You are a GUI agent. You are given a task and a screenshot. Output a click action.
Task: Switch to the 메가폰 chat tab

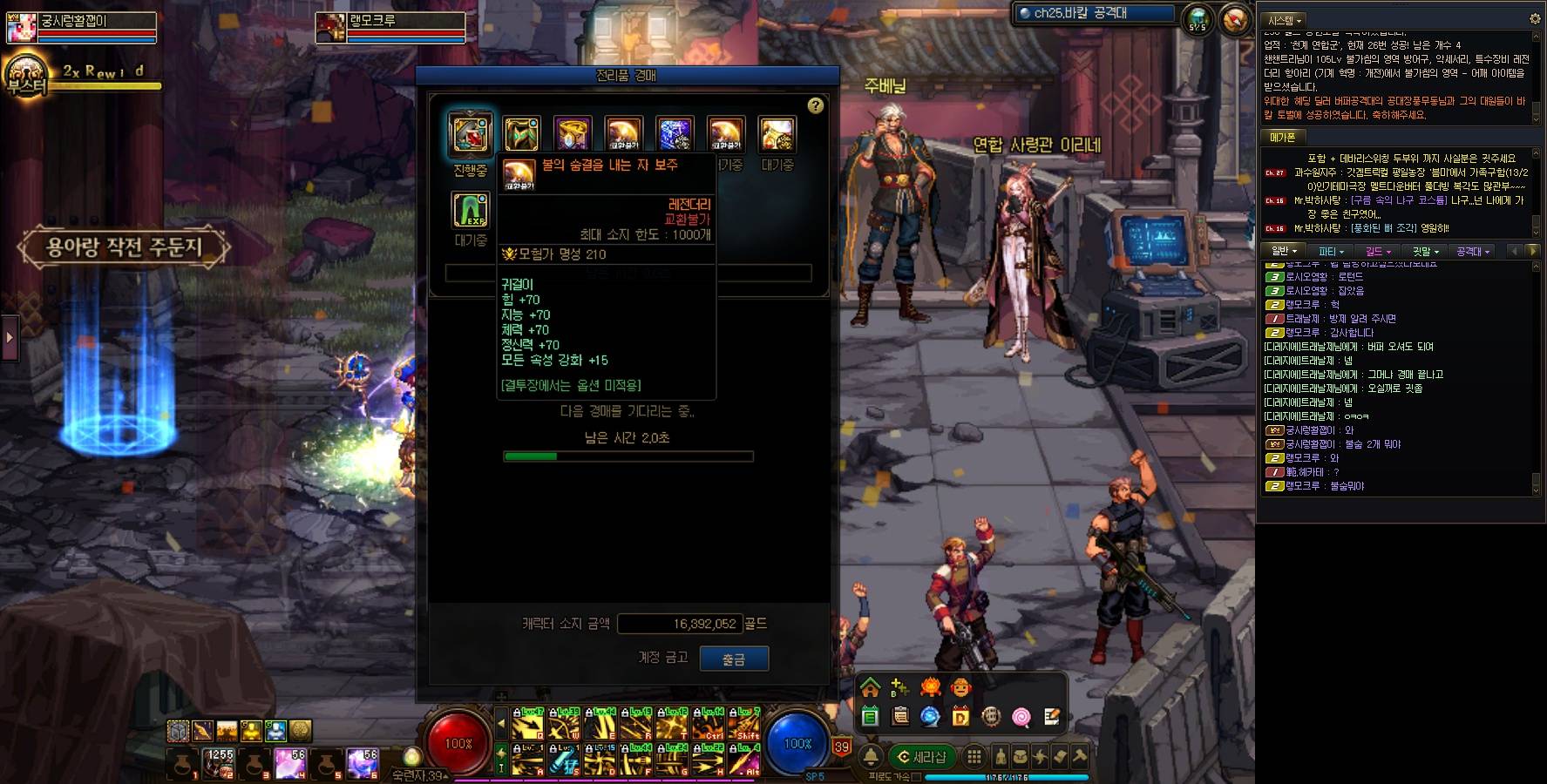coord(1282,138)
